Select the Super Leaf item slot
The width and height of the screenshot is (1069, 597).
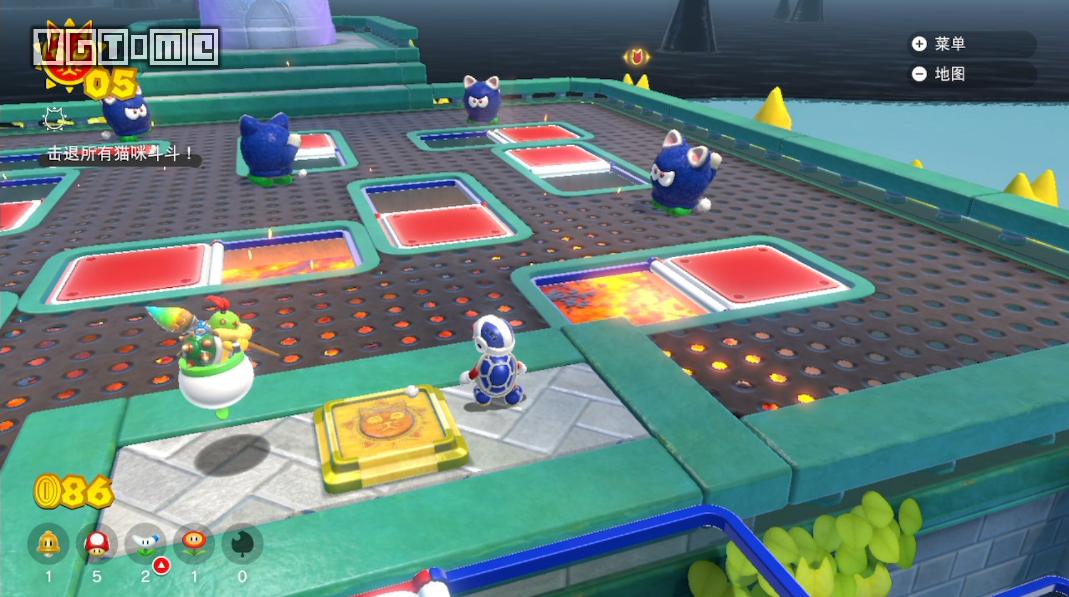[x=242, y=544]
